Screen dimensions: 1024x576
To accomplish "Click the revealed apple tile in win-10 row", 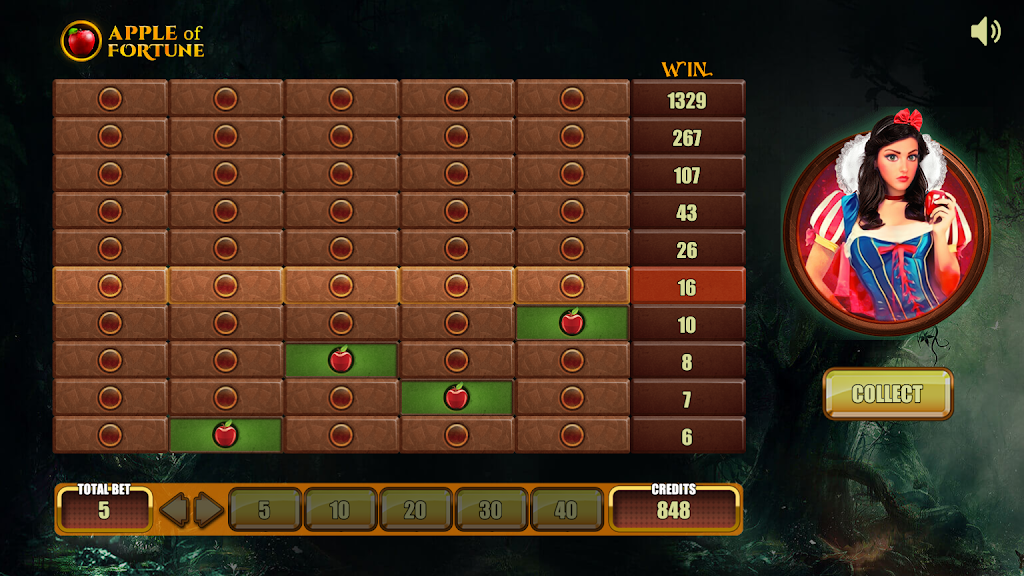I will click(572, 323).
